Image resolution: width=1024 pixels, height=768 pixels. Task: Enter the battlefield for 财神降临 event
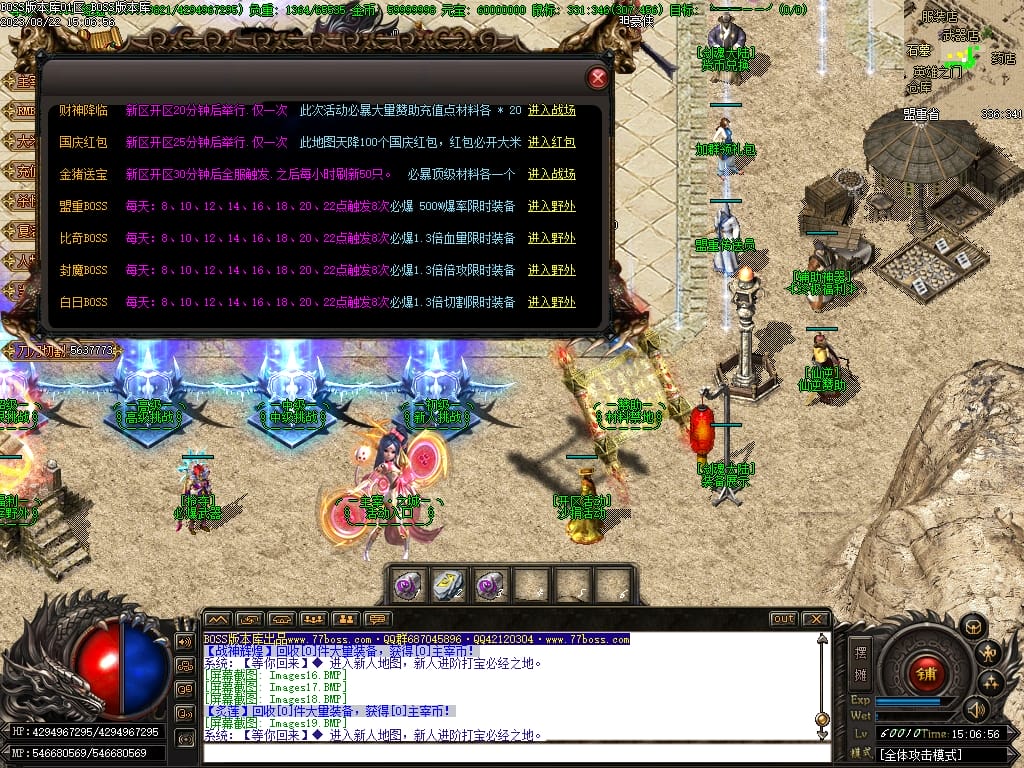[552, 110]
